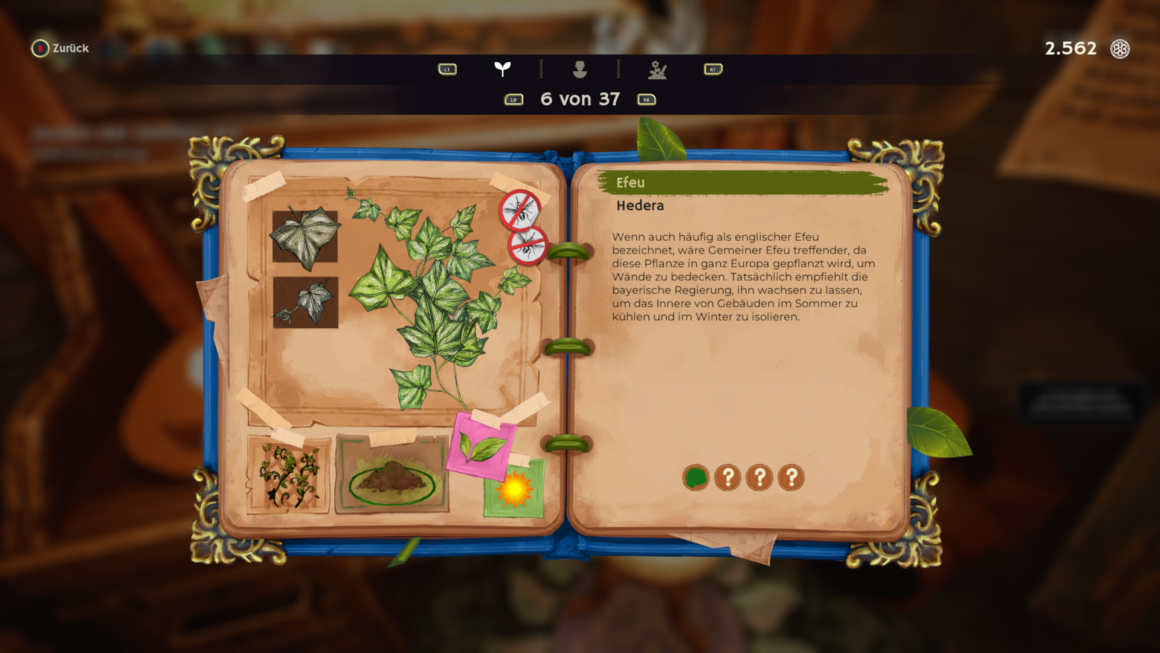Open the green sun note

[x=514, y=489]
